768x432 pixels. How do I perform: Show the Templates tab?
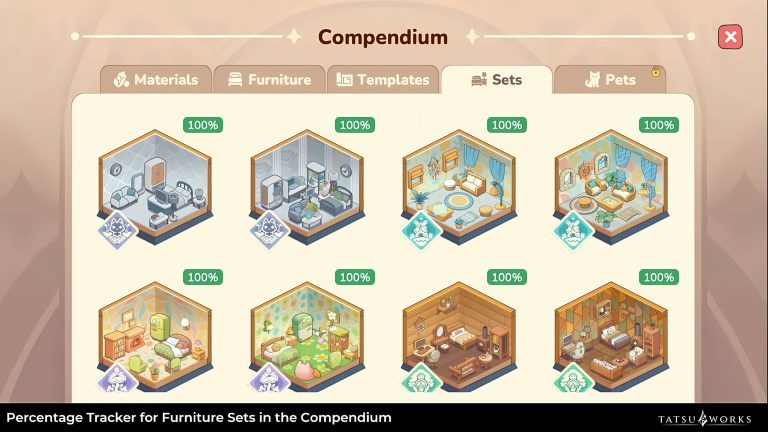pos(383,80)
